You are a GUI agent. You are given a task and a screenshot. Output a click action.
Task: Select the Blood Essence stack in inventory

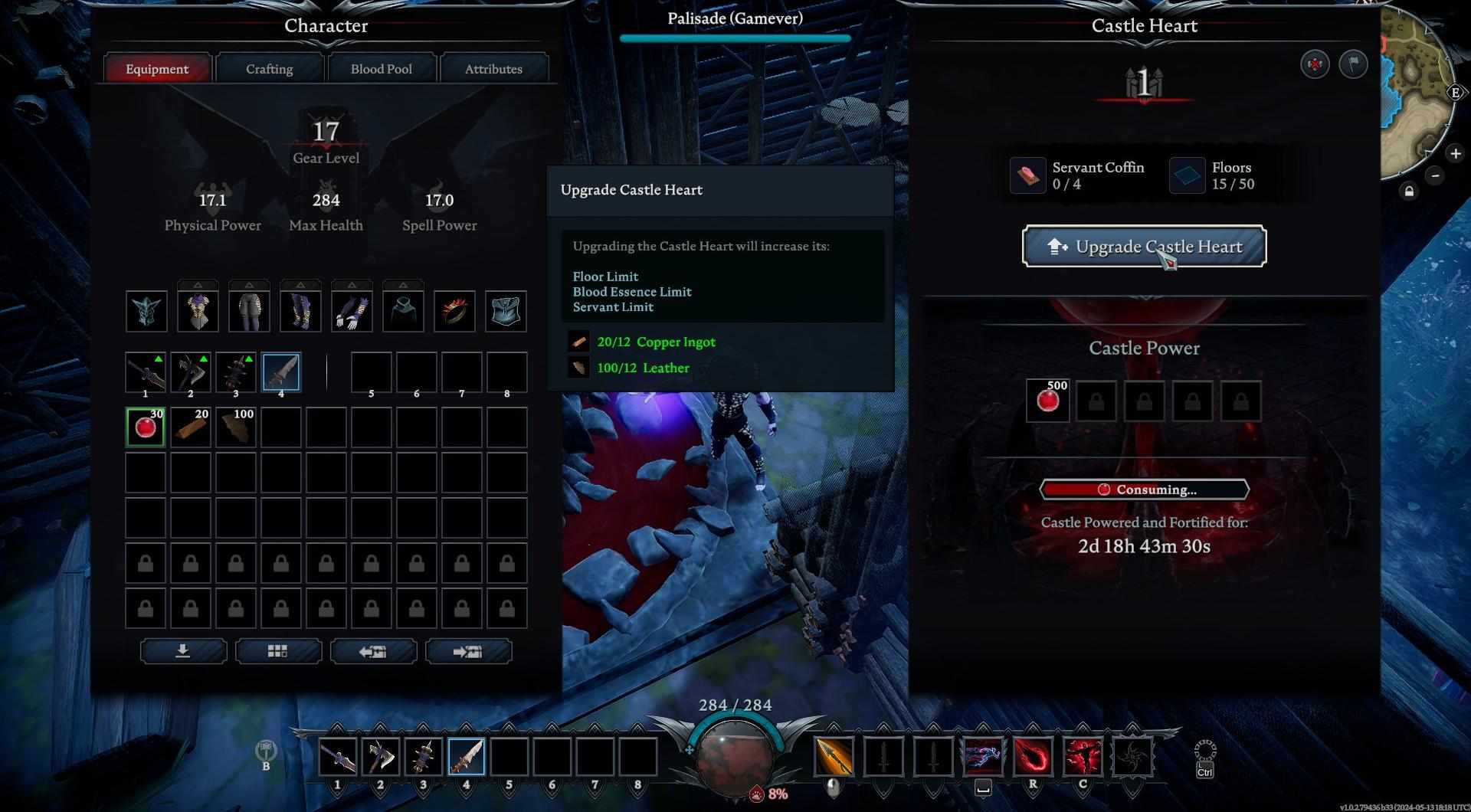tap(146, 427)
